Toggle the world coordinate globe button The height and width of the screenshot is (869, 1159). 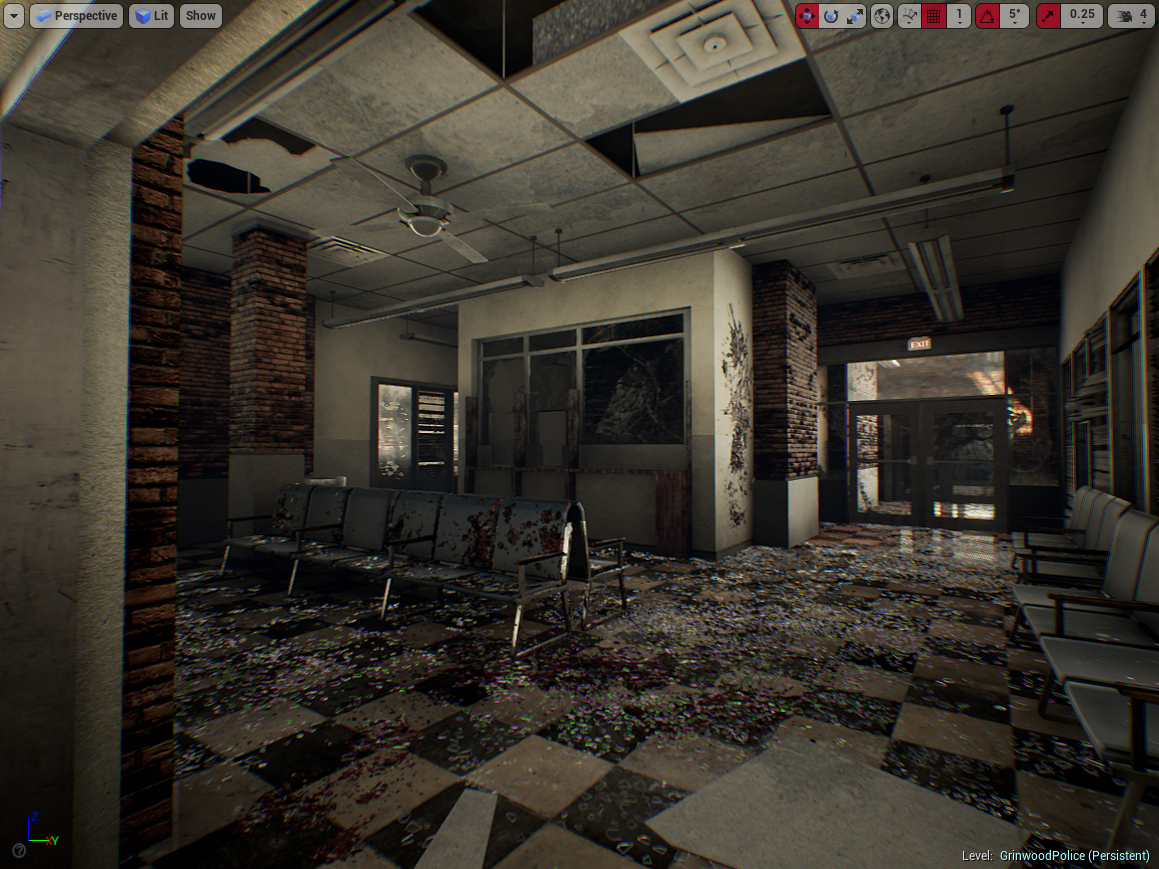882,15
